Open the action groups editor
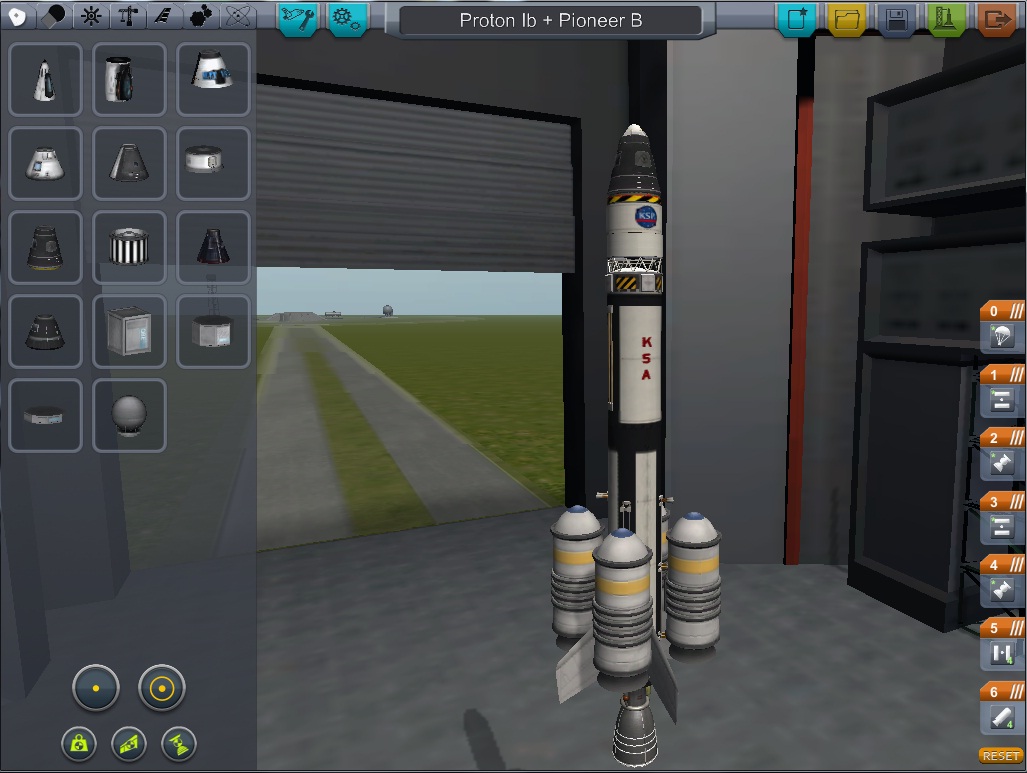 click(298, 18)
